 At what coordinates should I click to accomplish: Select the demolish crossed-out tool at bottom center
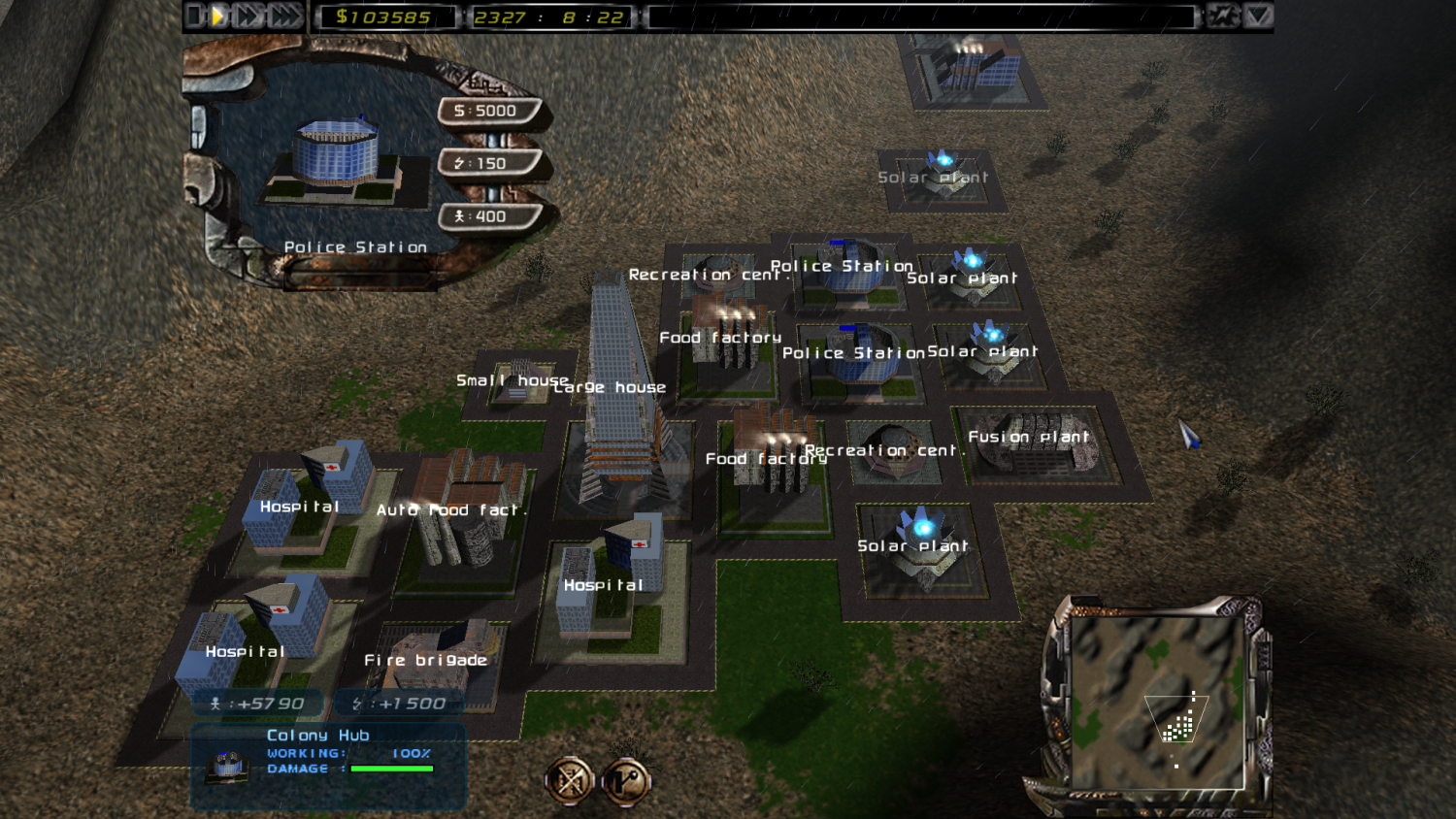tap(571, 781)
